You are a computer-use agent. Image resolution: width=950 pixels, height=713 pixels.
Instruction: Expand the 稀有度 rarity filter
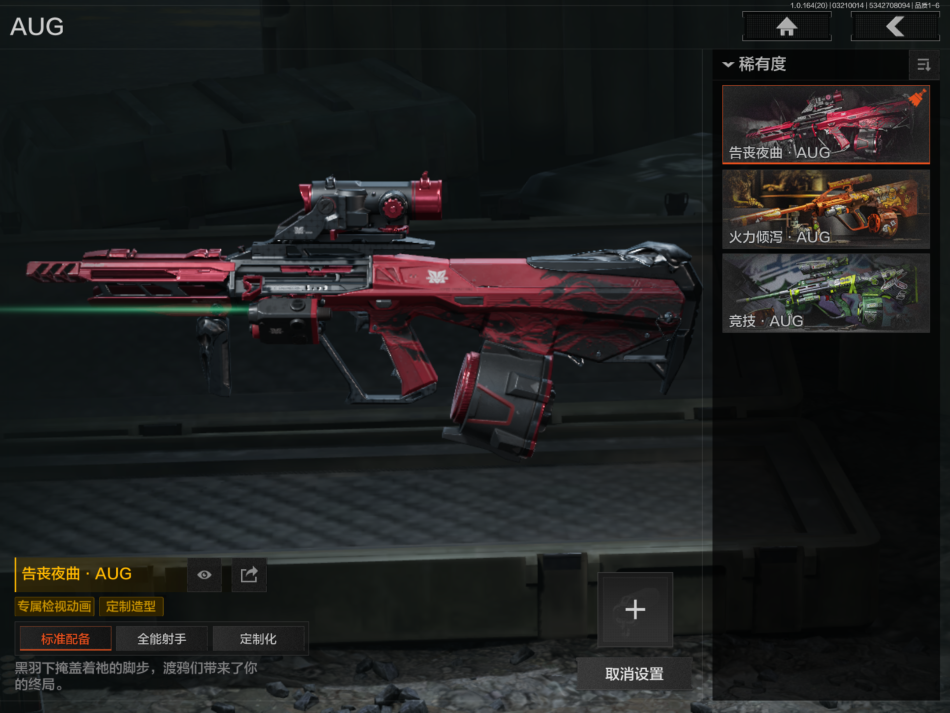[756, 64]
